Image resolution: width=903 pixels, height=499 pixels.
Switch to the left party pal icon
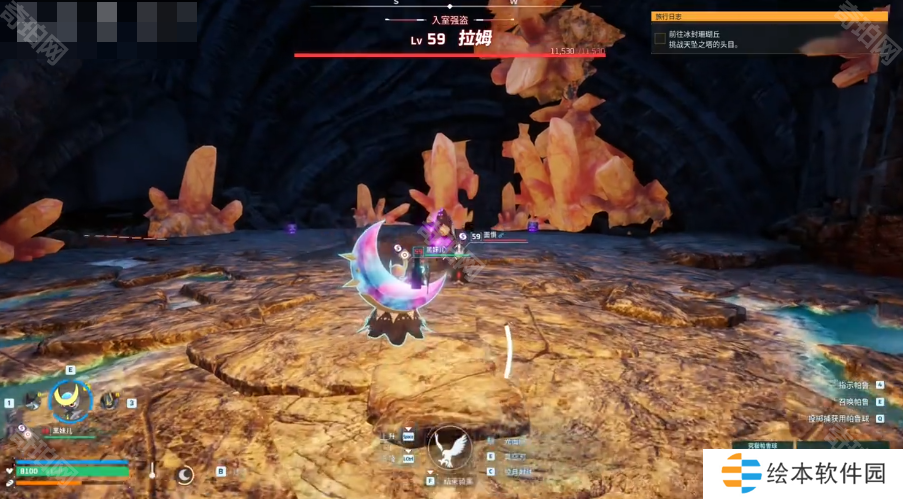click(32, 401)
